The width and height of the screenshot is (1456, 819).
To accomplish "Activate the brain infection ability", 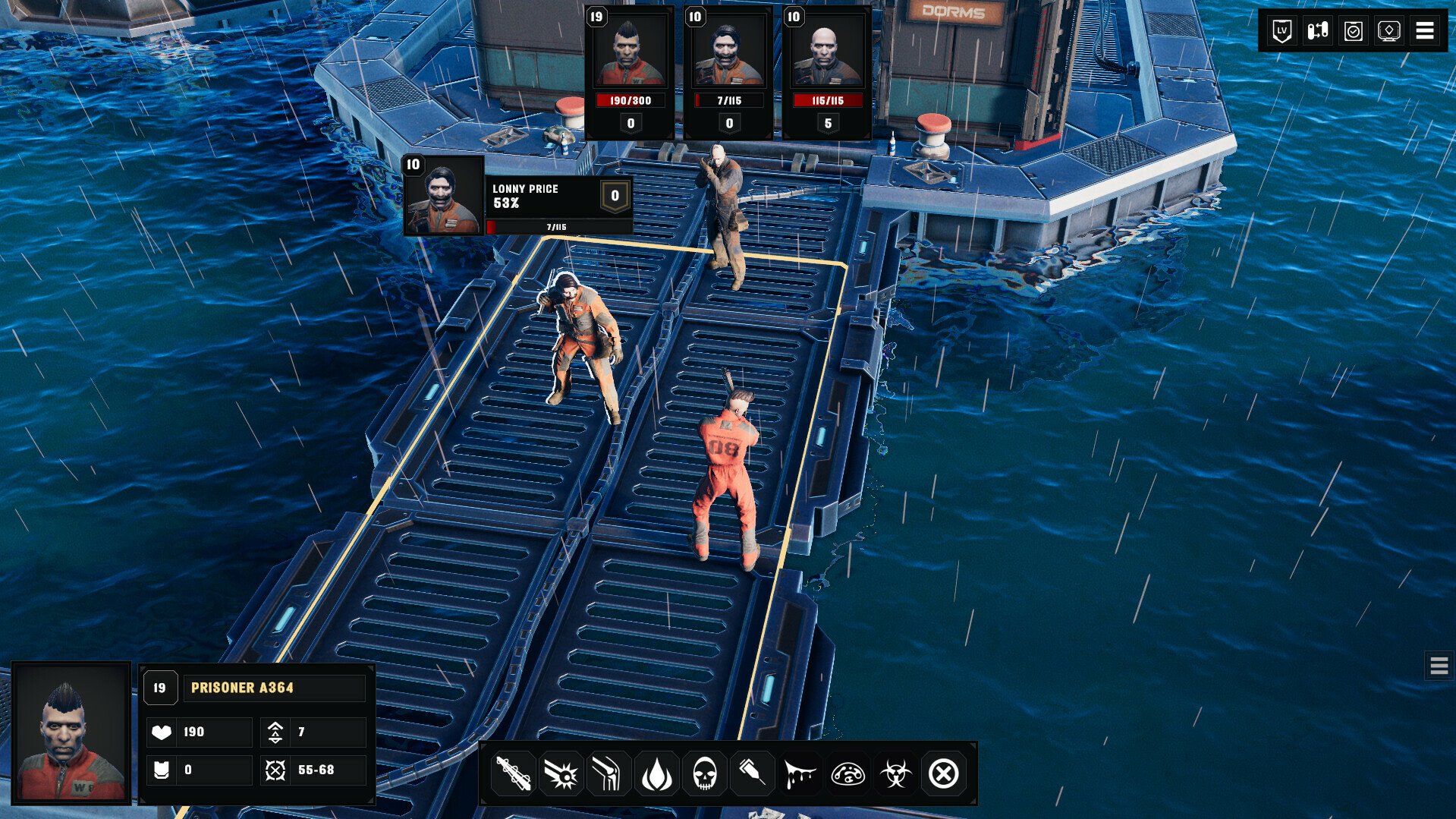I will click(847, 773).
